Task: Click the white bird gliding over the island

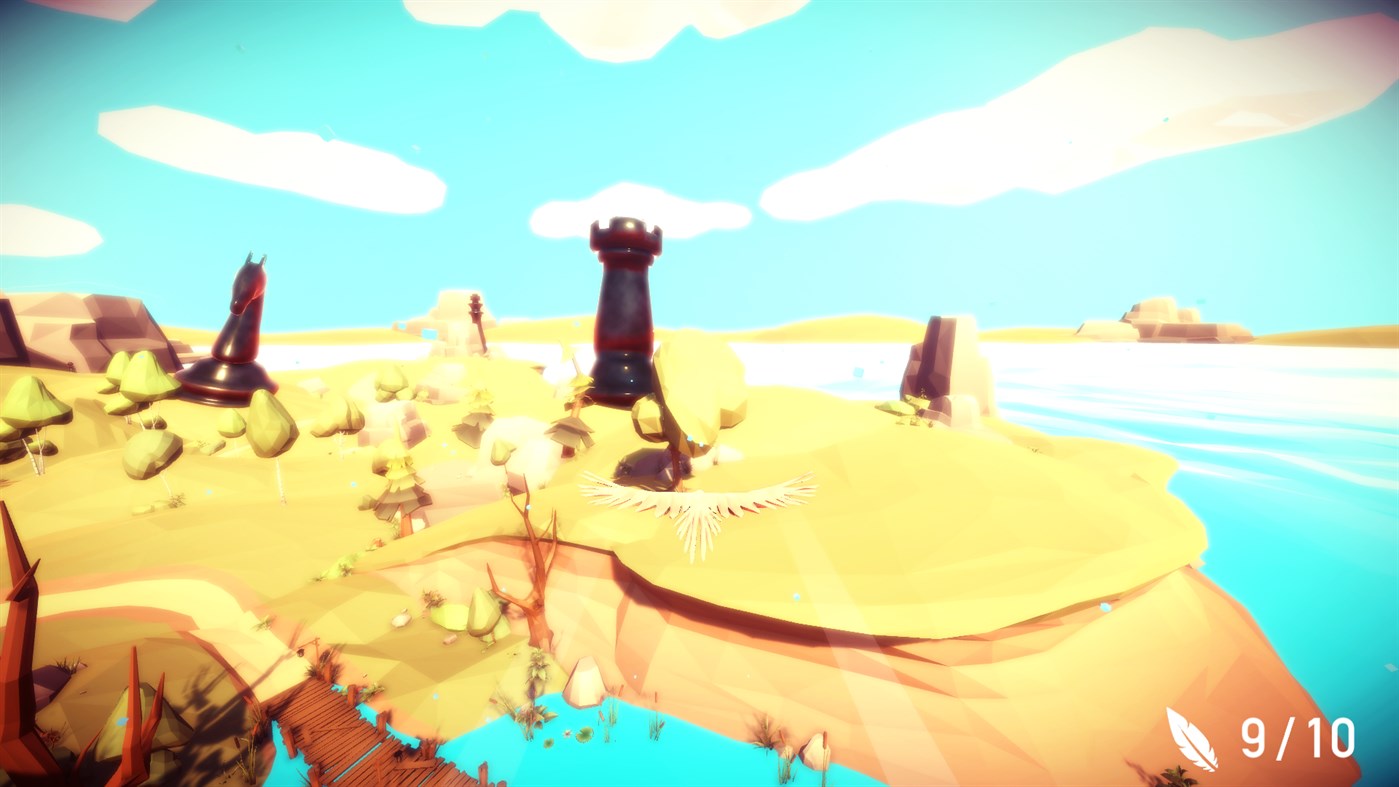Action: tap(697, 505)
